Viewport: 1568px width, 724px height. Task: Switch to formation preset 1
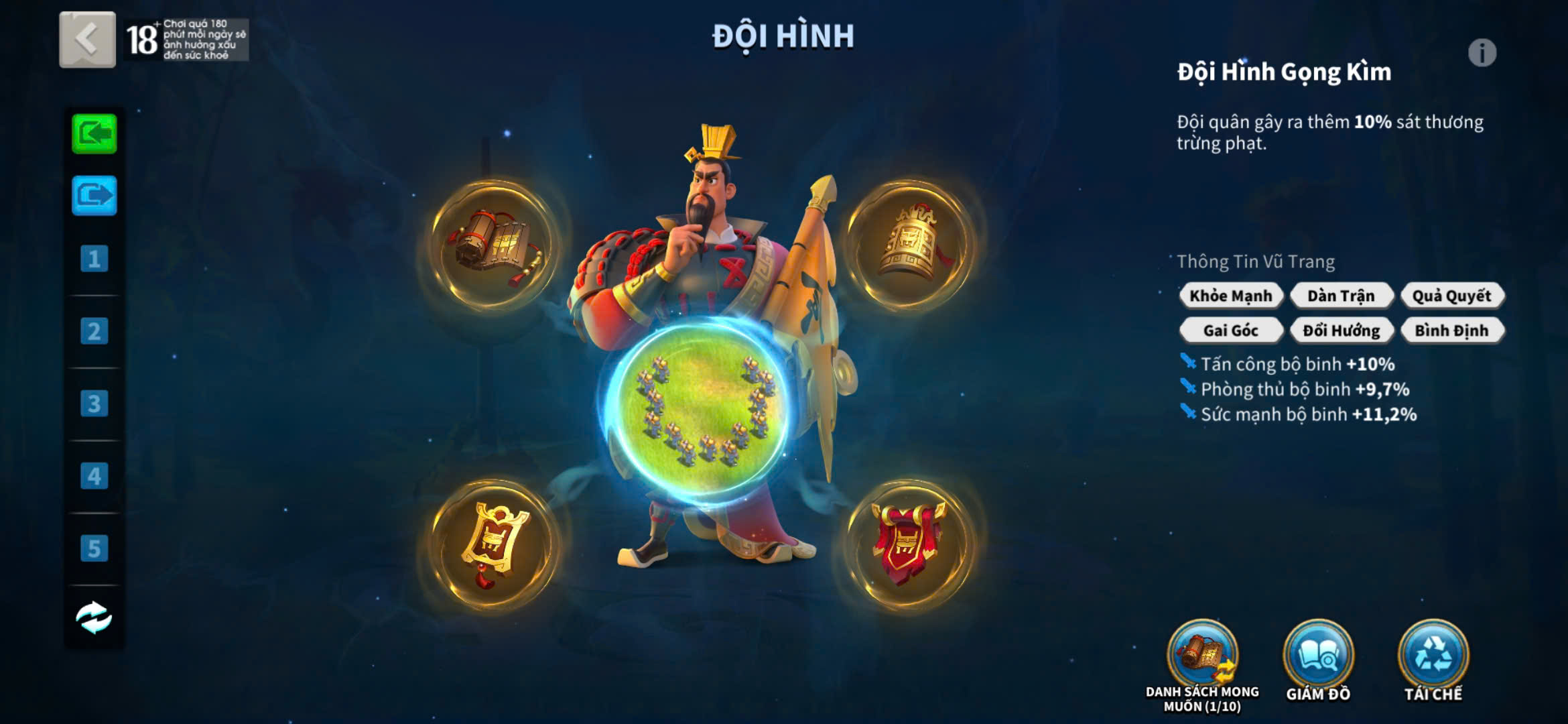pos(94,259)
